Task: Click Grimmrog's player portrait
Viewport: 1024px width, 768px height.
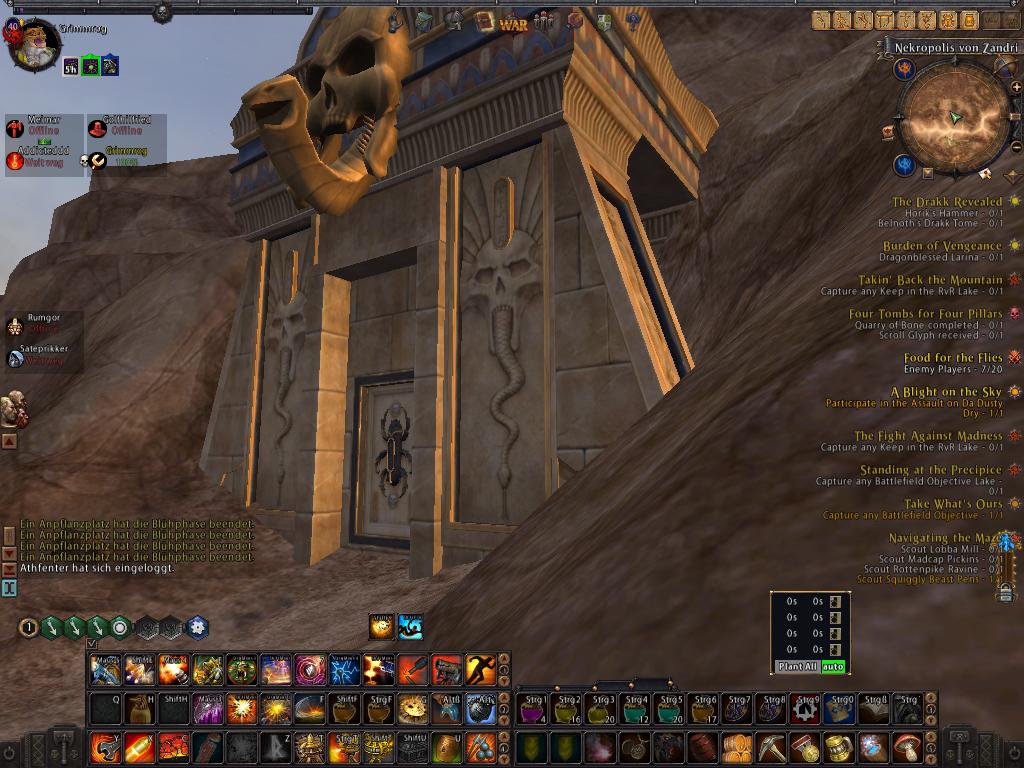Action: [x=35, y=45]
